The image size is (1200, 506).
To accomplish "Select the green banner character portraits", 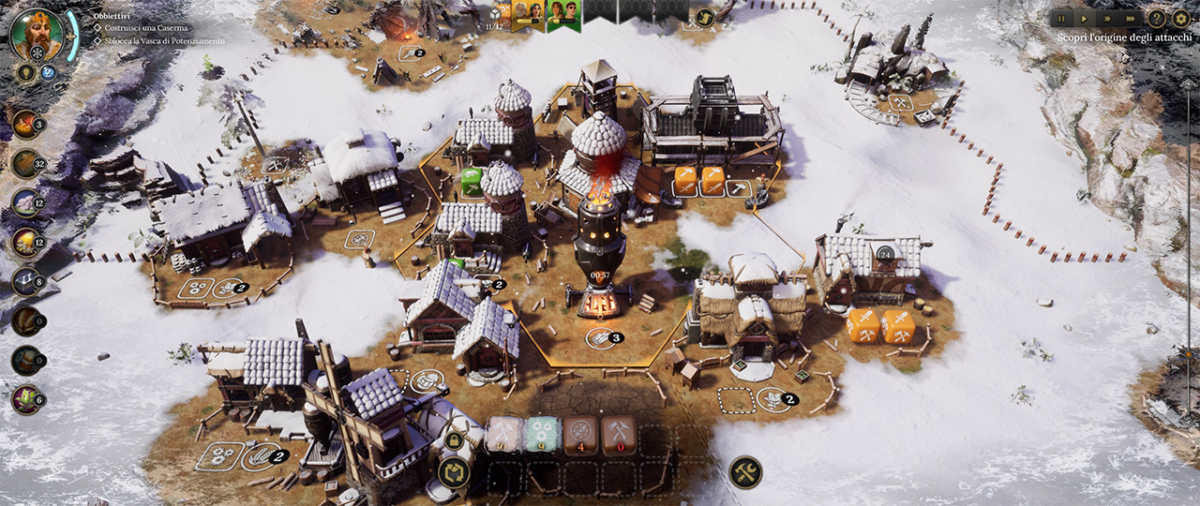I will click(x=563, y=14).
